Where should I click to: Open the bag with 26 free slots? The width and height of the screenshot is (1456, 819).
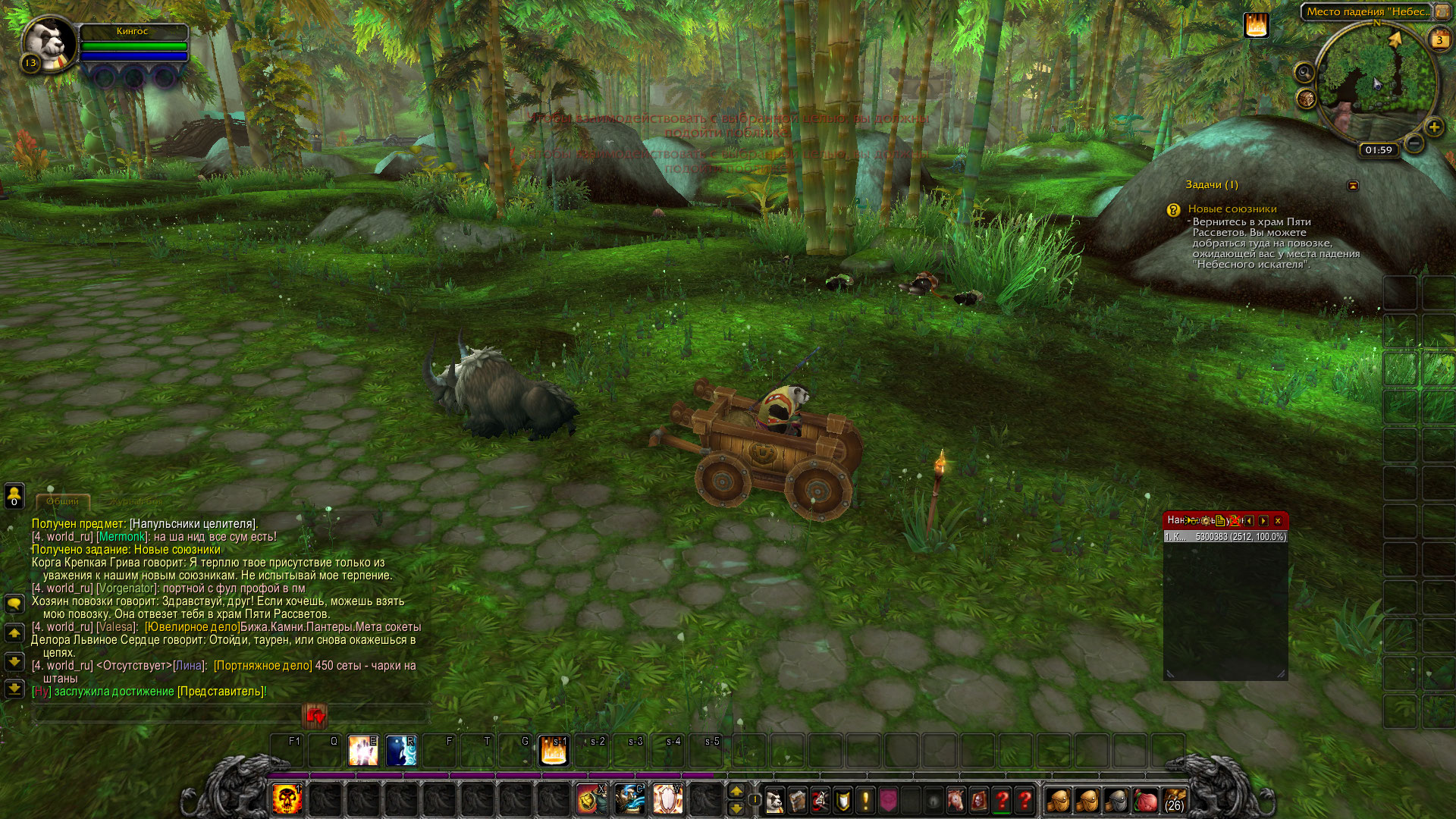point(1174,800)
